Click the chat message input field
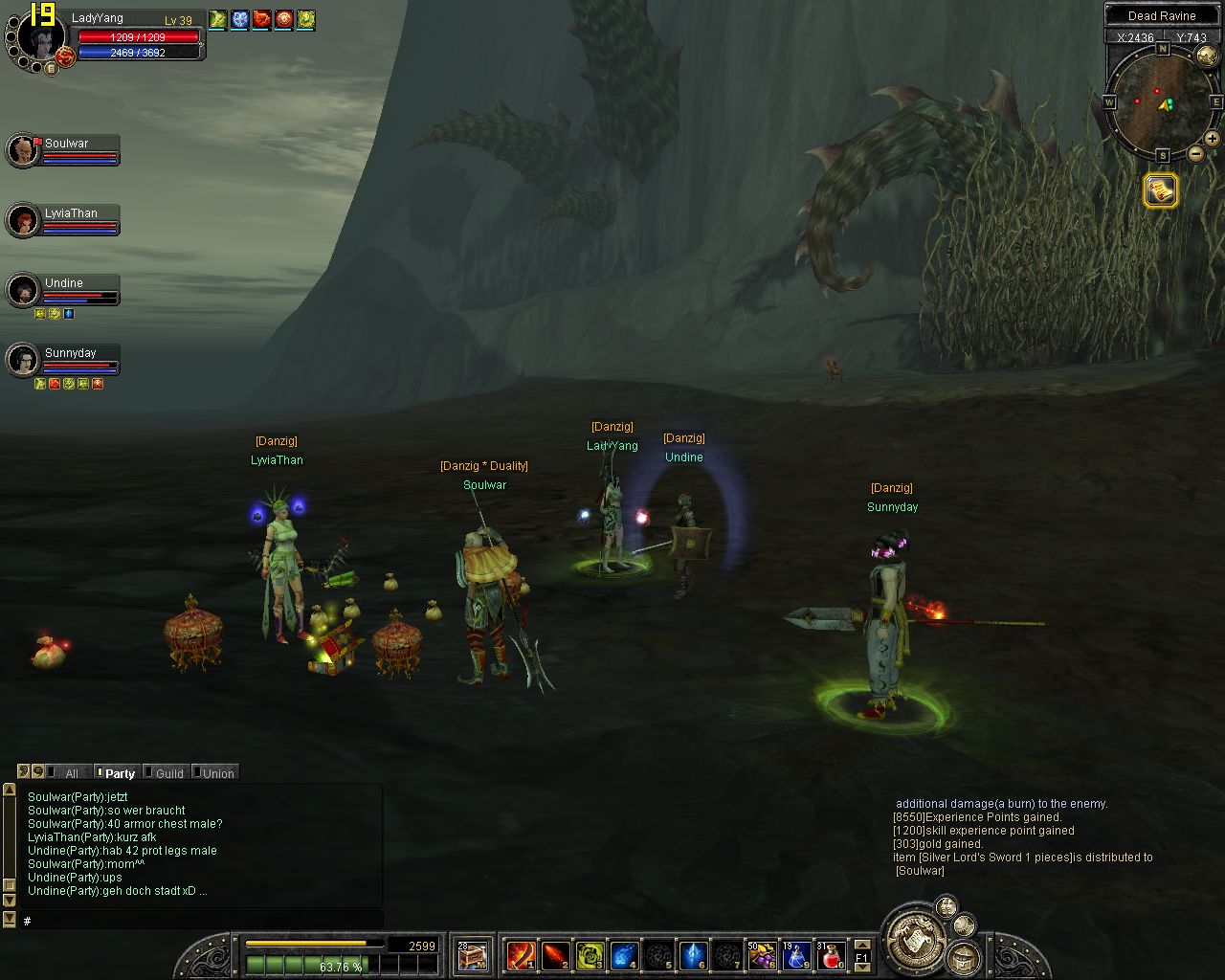The width and height of the screenshot is (1225, 980). pos(201,921)
